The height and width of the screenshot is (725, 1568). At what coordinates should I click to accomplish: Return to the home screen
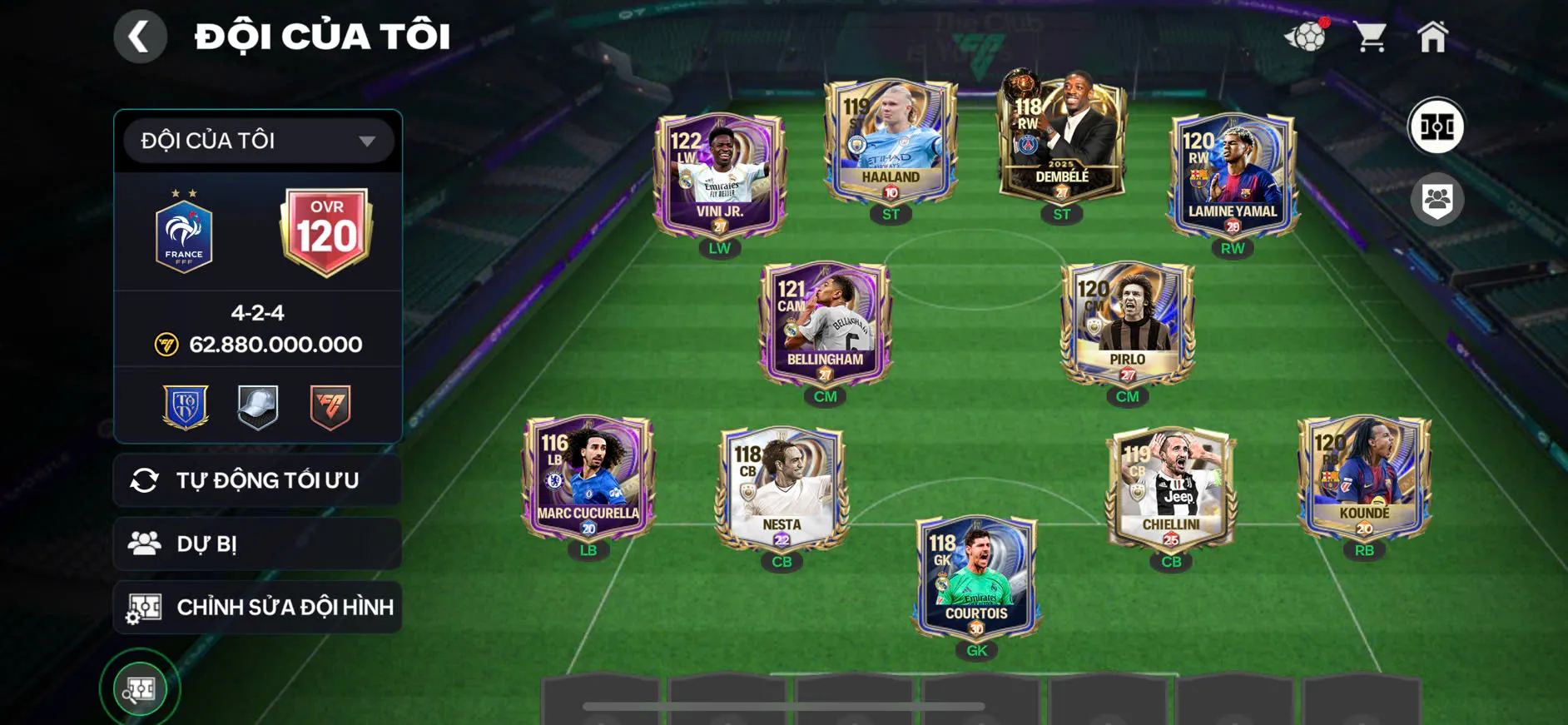coord(1432,37)
